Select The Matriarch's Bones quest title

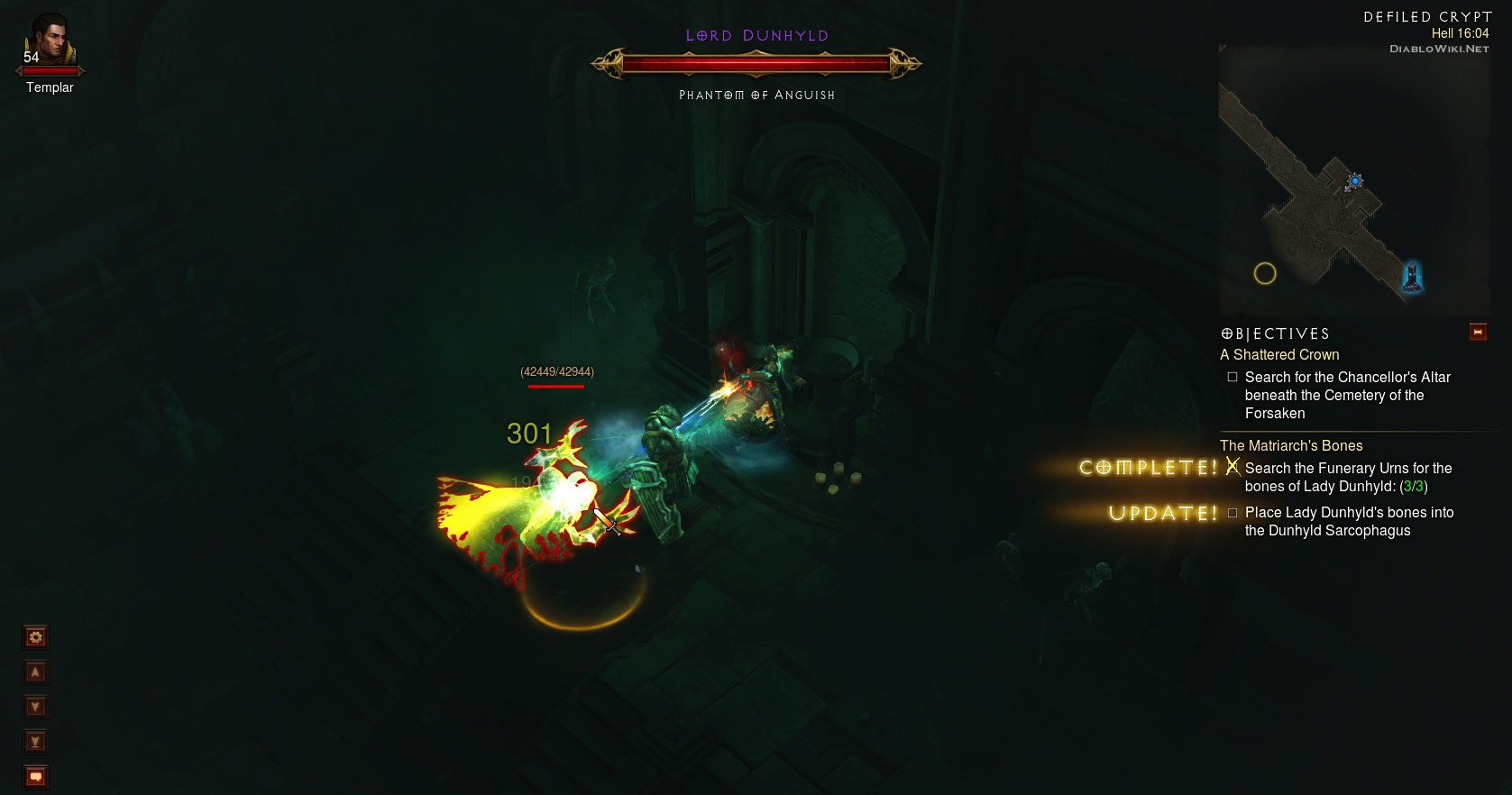[x=1290, y=445]
